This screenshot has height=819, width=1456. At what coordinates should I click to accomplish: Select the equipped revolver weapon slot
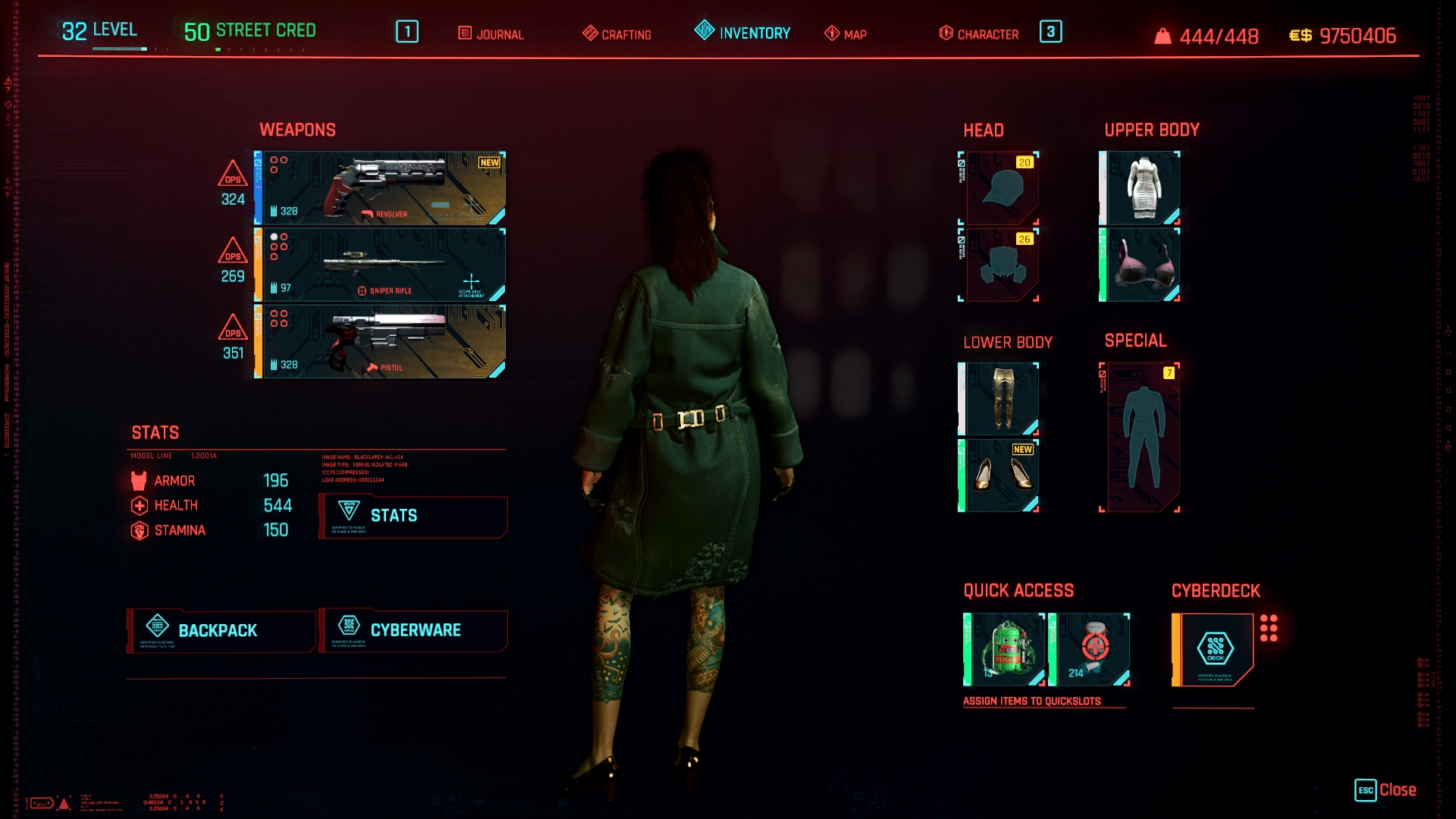[380, 188]
